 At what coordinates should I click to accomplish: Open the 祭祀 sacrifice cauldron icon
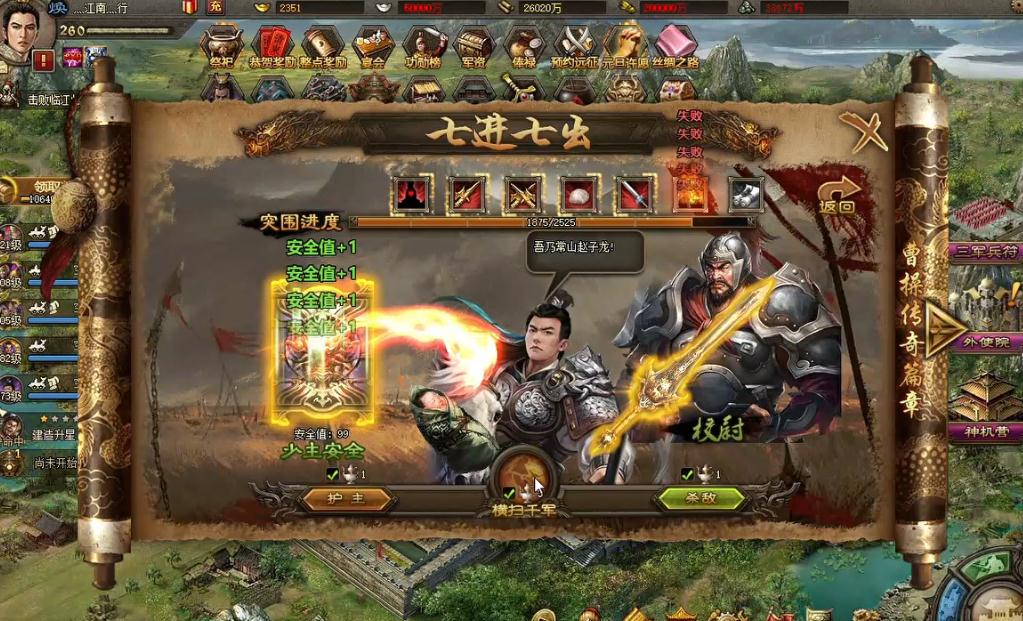[221, 46]
